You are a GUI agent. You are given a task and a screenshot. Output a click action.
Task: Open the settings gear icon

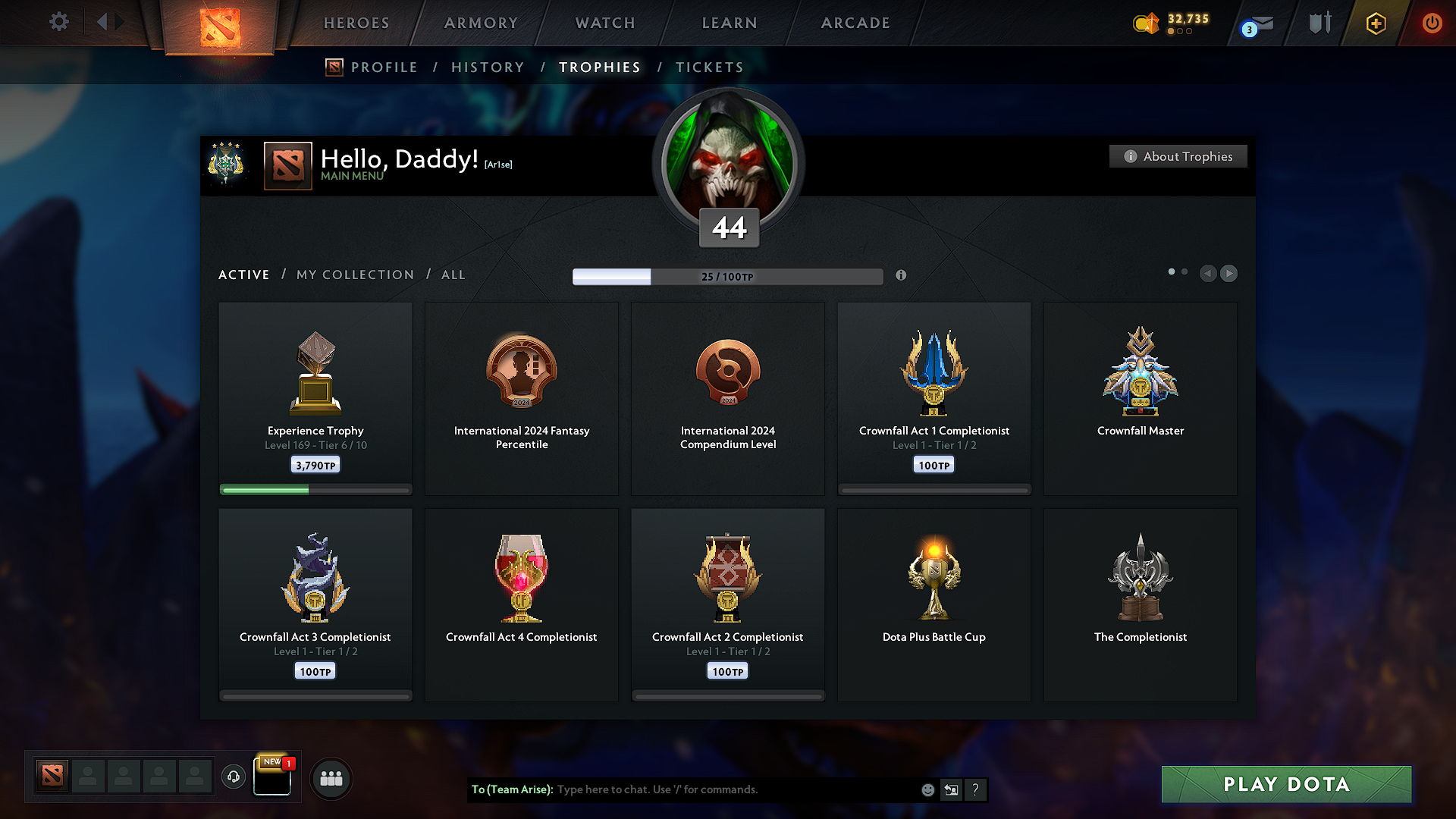point(58,22)
